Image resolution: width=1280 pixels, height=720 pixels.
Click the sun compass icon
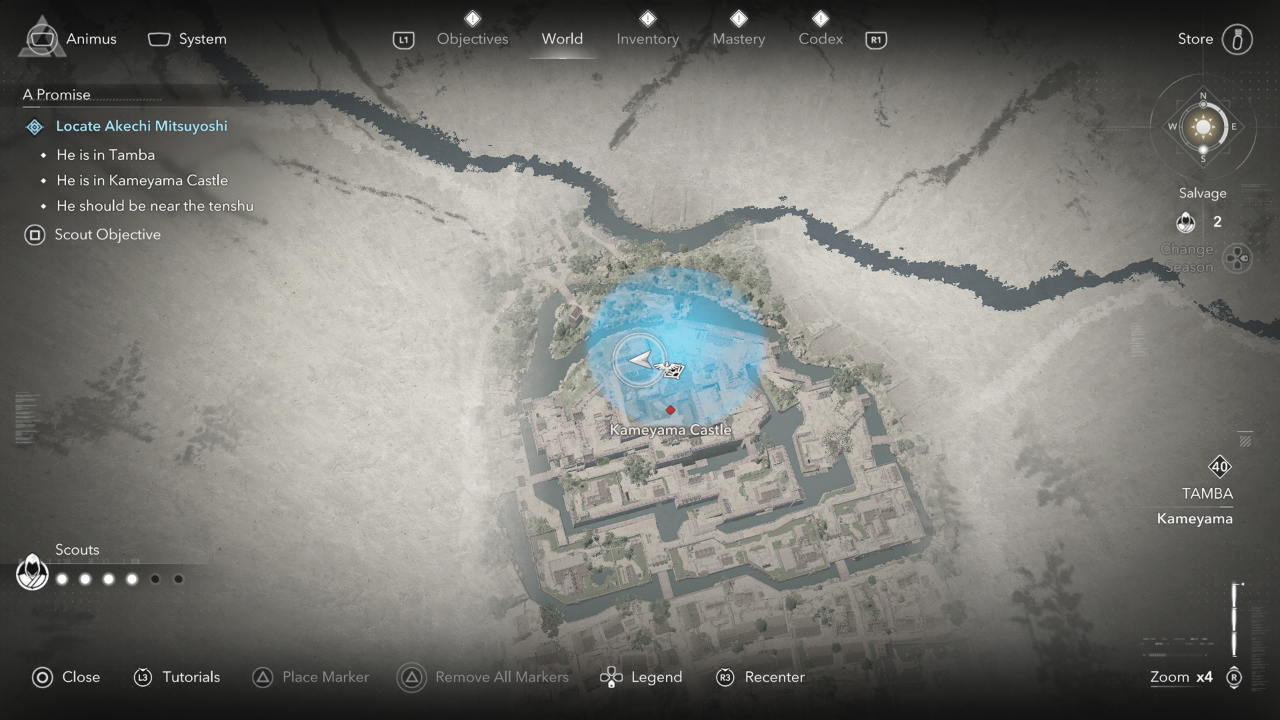[1203, 127]
